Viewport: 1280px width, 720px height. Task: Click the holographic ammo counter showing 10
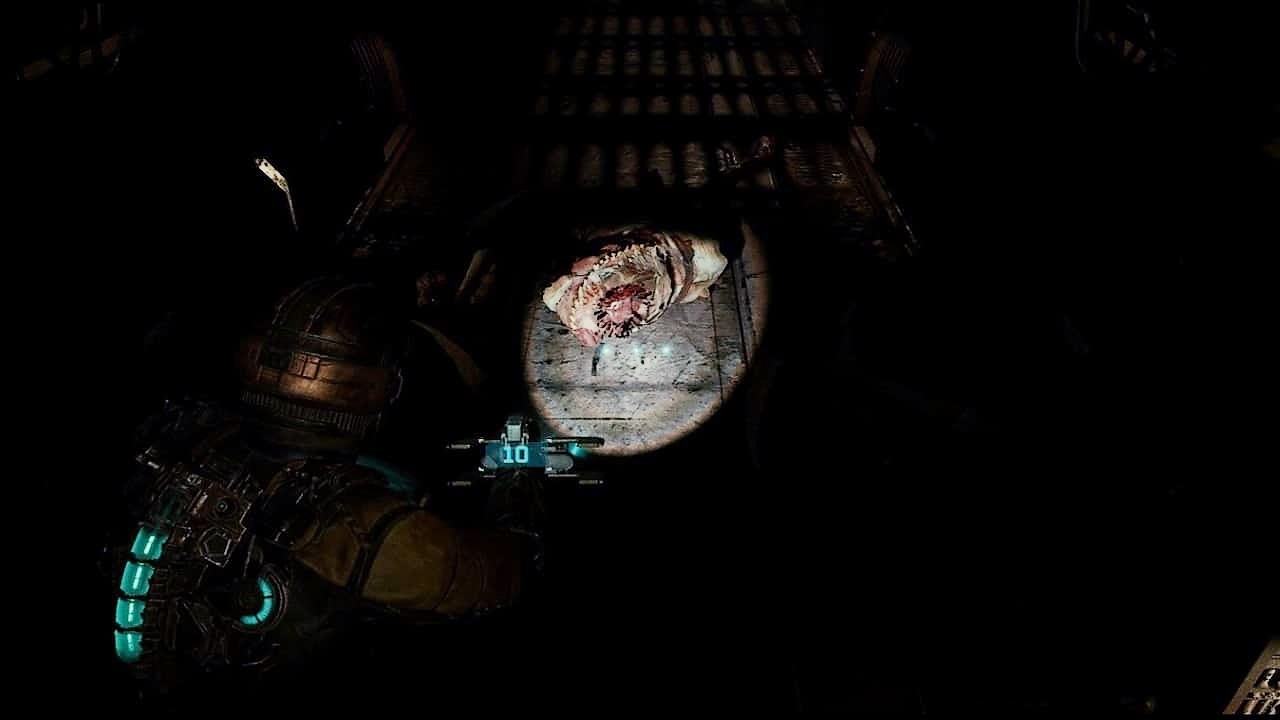click(514, 457)
